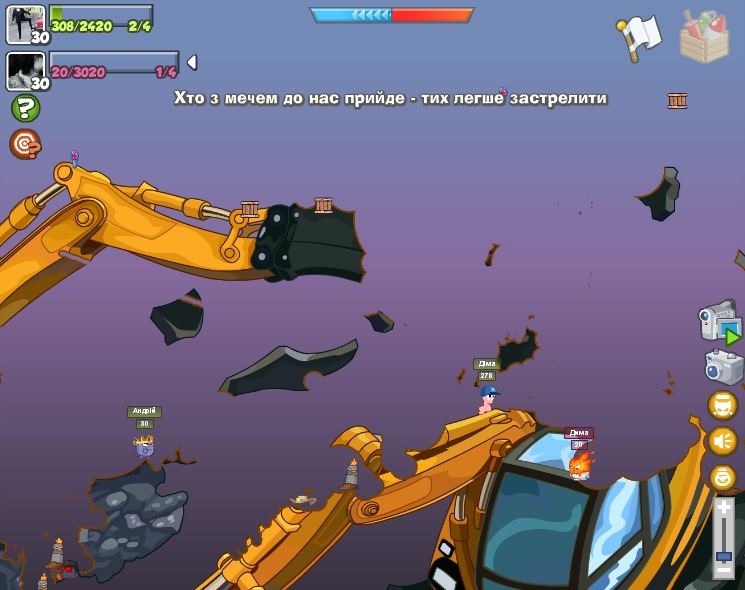Zoom in with the plus button
Image resolution: width=745 pixels, height=590 pixels.
tap(723, 508)
